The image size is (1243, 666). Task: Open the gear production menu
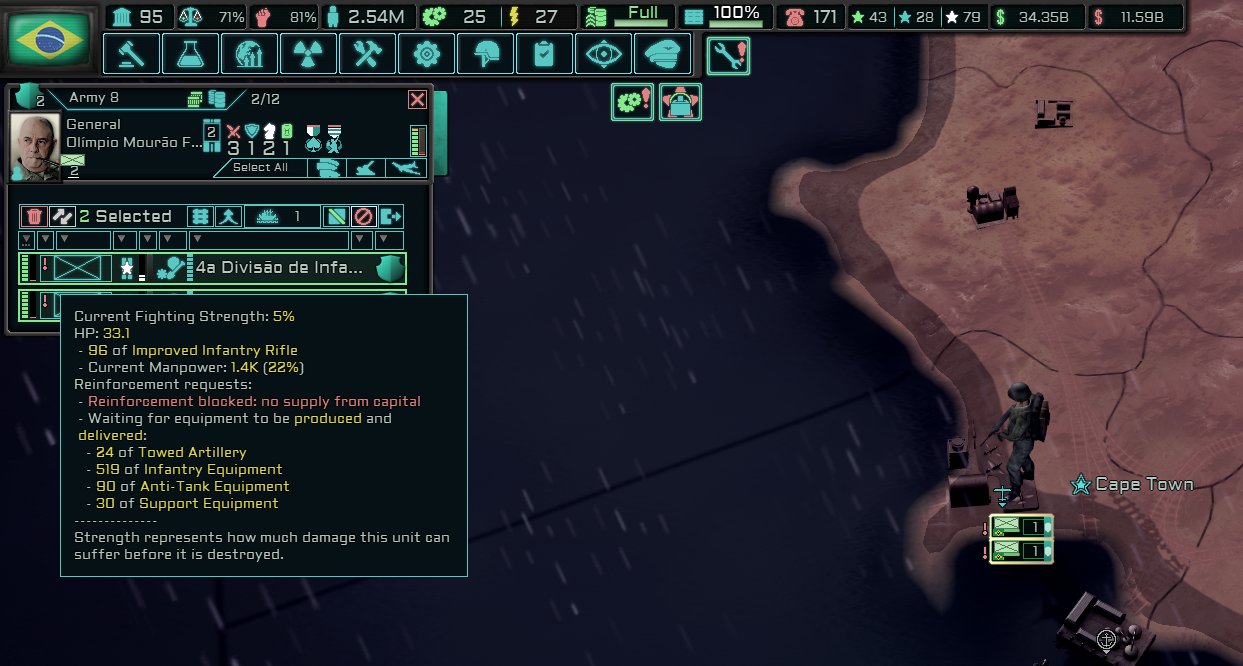point(426,54)
